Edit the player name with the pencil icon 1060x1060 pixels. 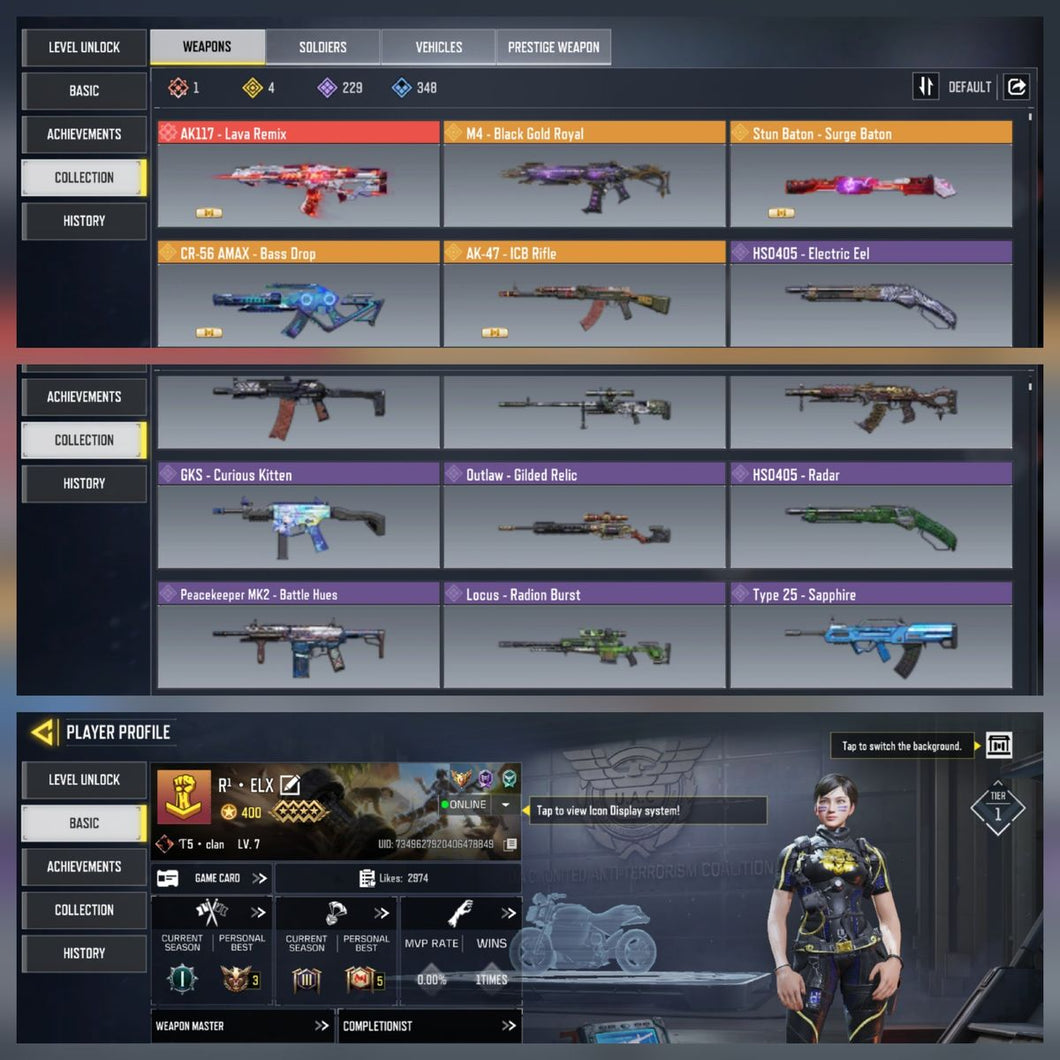[x=290, y=786]
